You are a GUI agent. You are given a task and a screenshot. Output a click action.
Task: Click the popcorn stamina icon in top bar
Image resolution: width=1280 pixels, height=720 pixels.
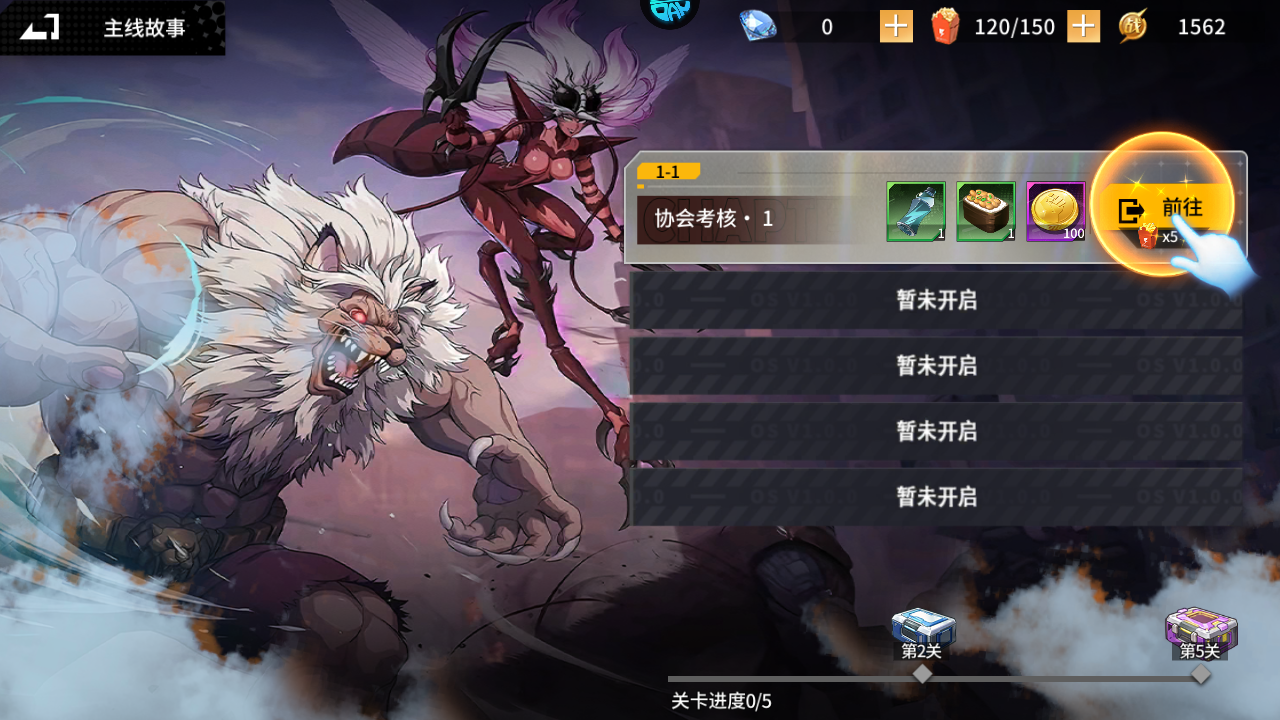point(946,26)
